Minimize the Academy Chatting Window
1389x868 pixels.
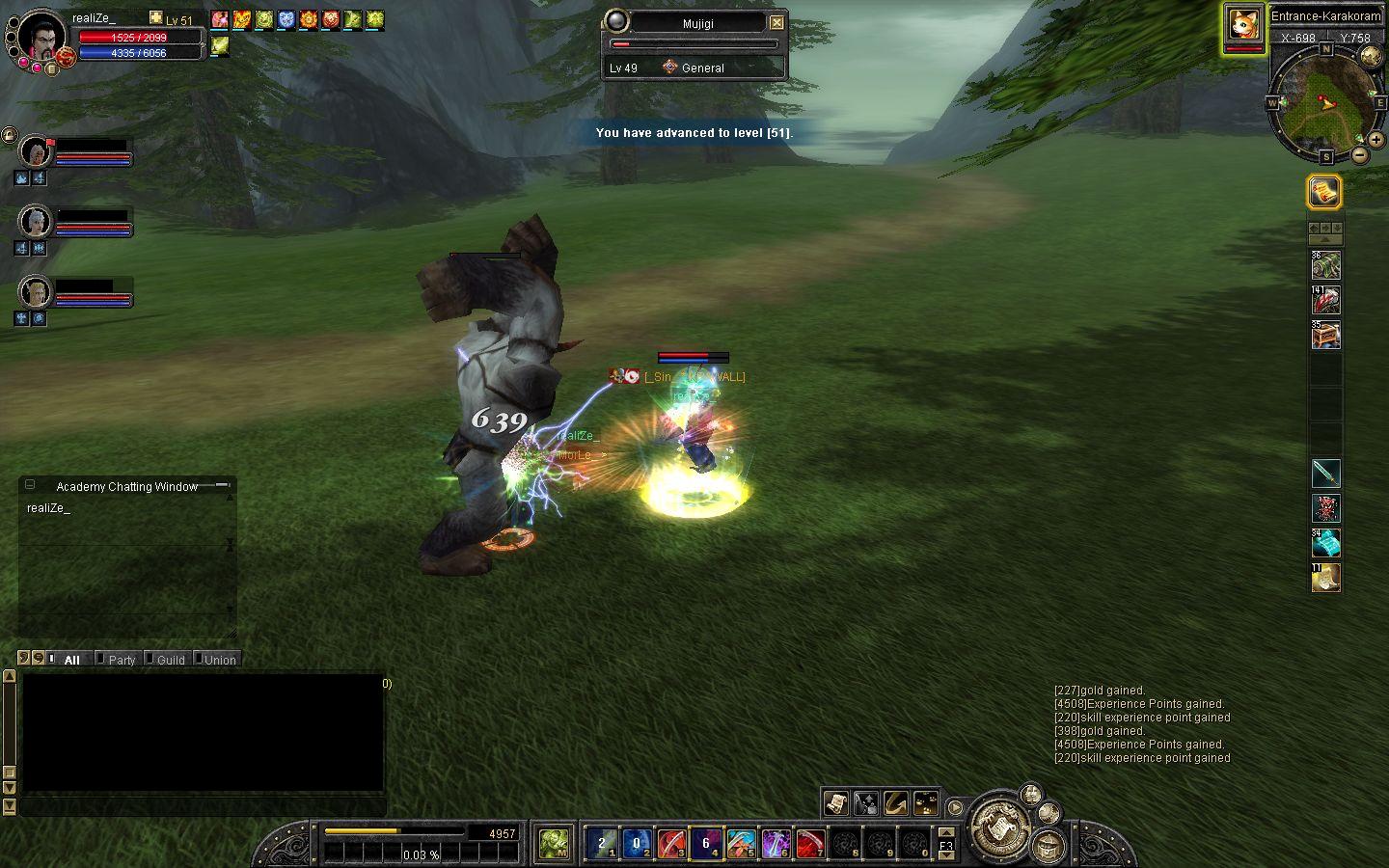coord(222,485)
